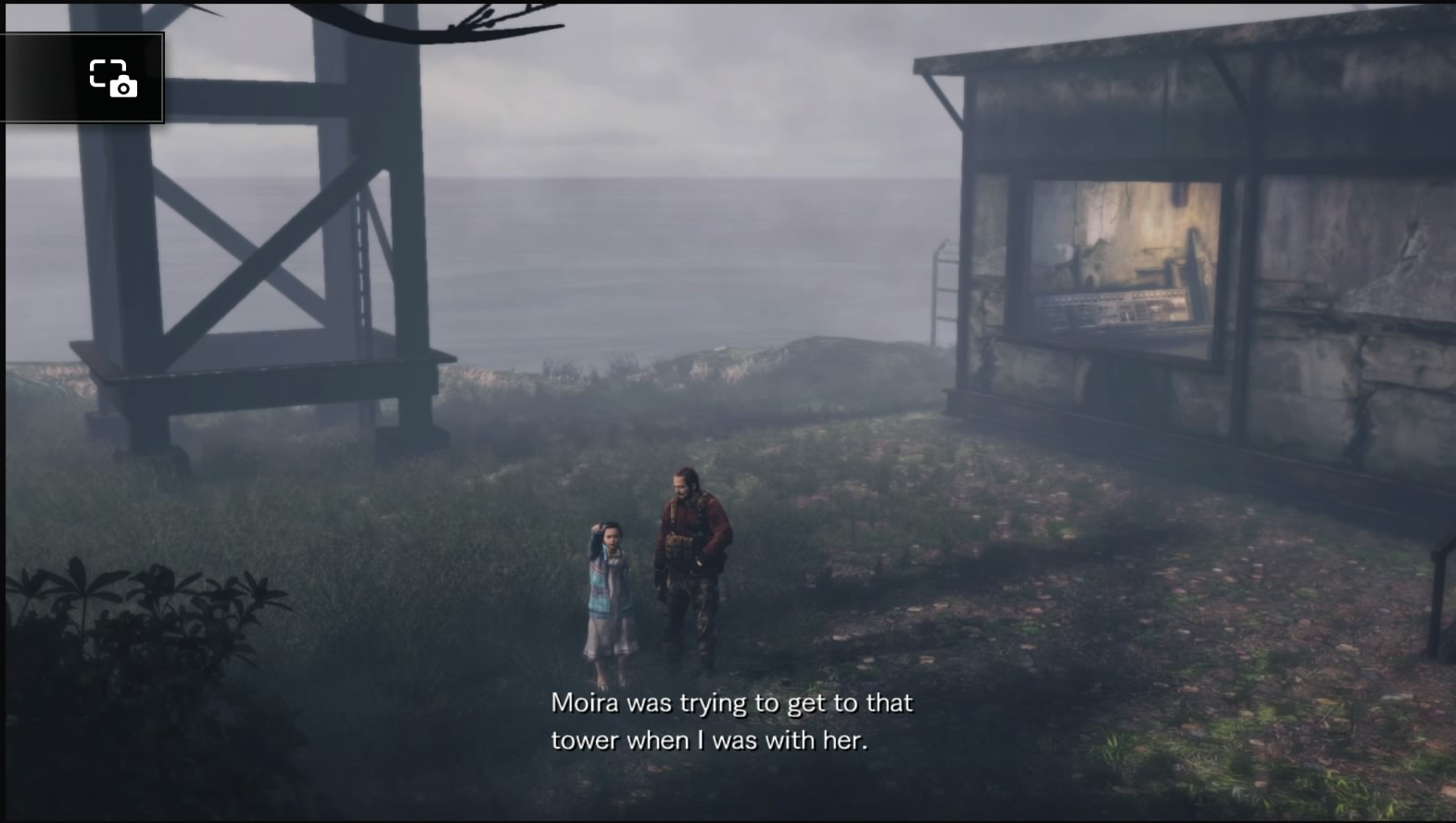The image size is (1456, 823).
Task: Click the screenshot capture camera icon
Action: (x=111, y=79)
